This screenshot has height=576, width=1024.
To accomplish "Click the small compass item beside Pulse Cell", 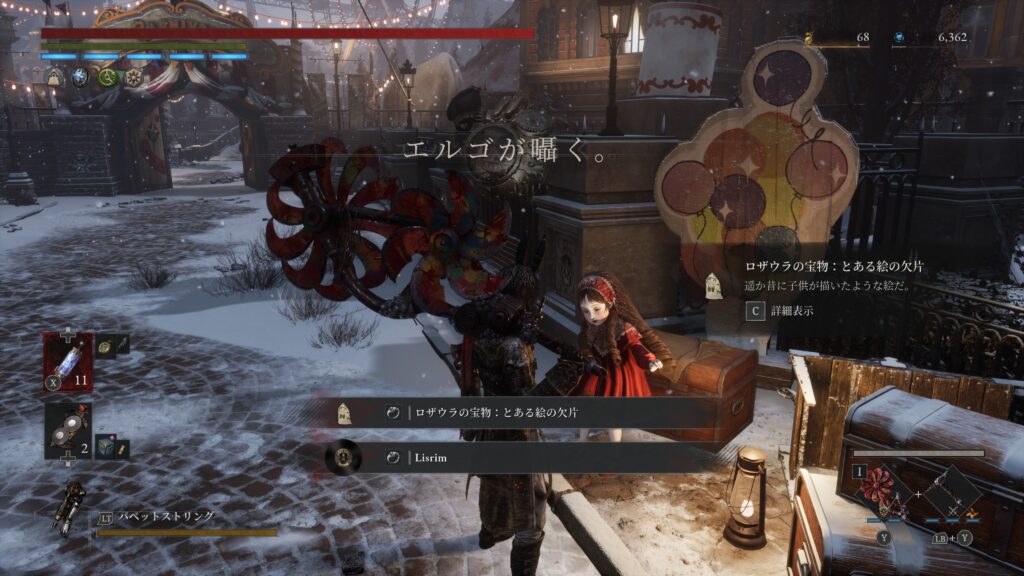I will (x=105, y=346).
